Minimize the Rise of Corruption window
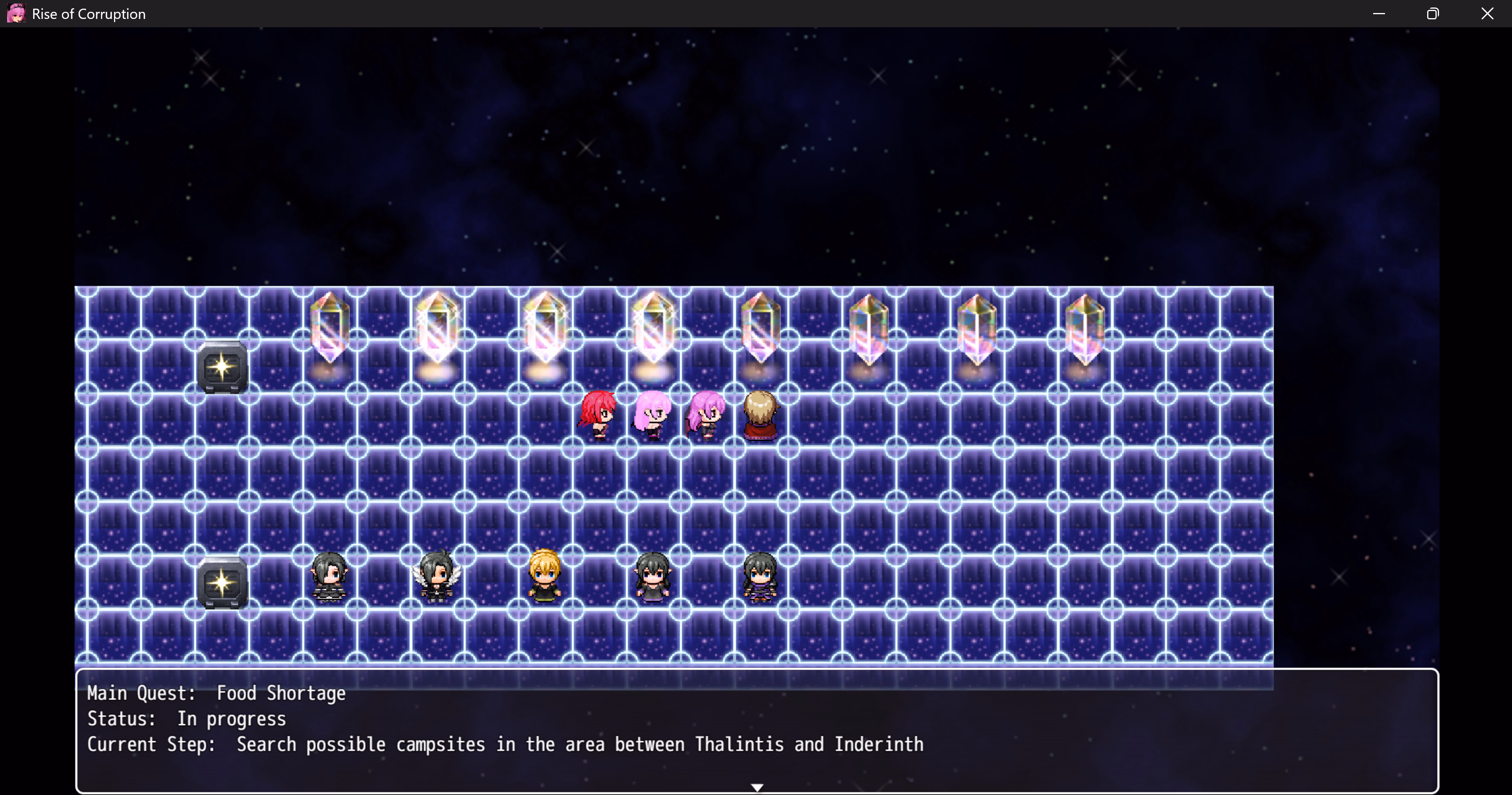This screenshot has height=795, width=1512. pos(1379,13)
